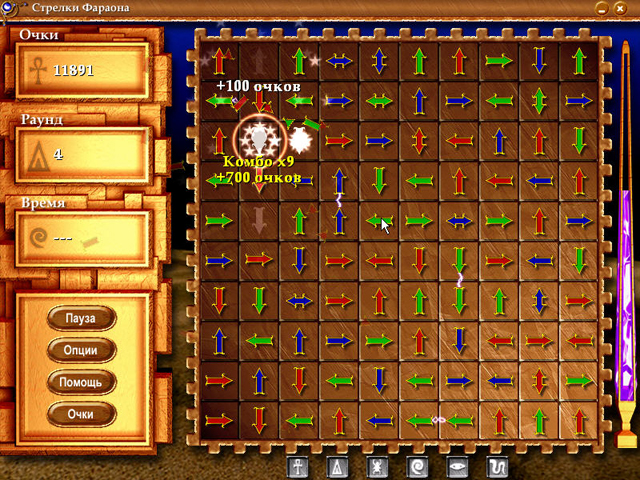
Task: Click the spiral symbol icon below the board
Action: [x=416, y=466]
